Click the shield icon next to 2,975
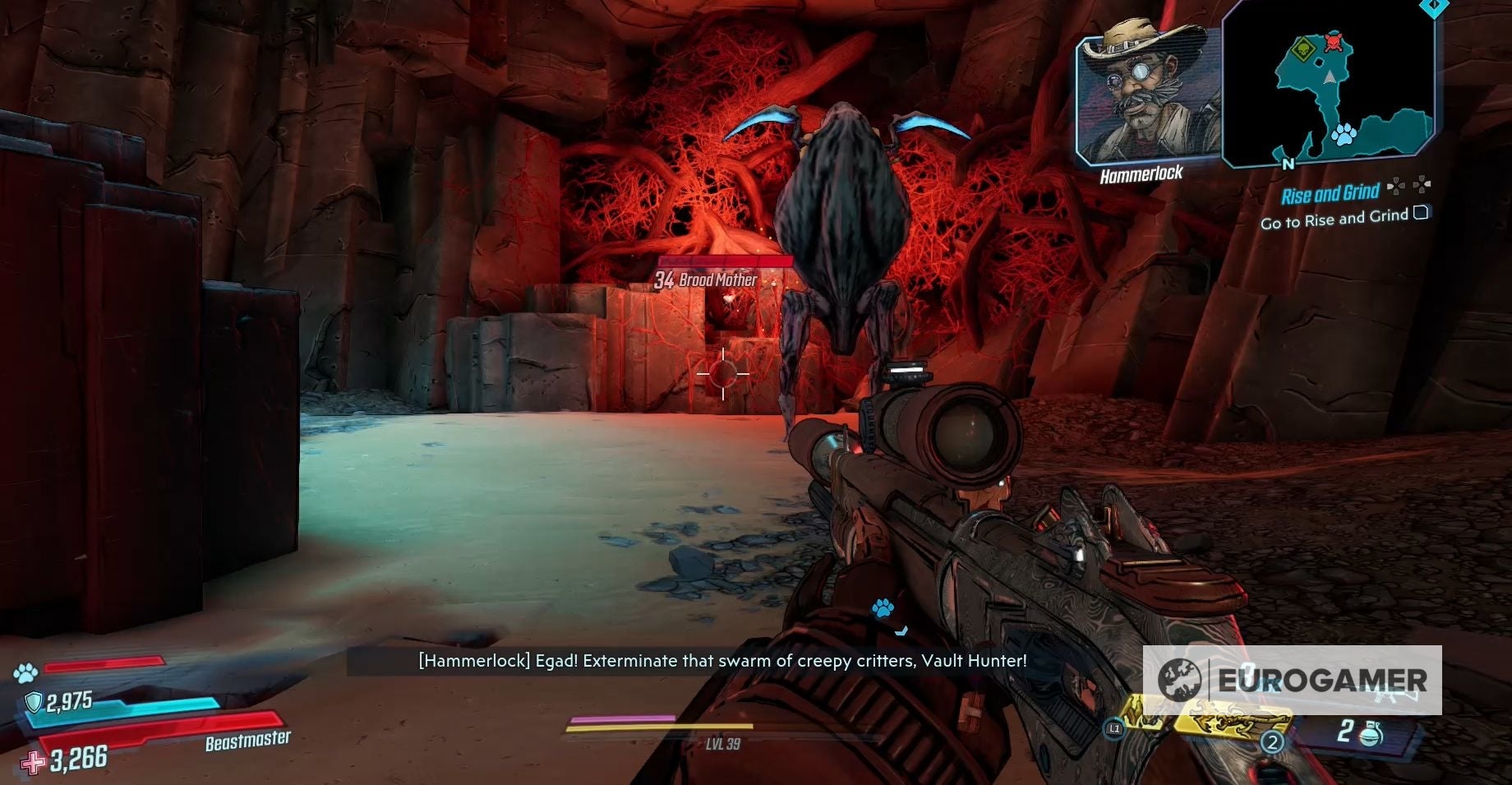Viewport: 1512px width, 785px height. [34, 702]
